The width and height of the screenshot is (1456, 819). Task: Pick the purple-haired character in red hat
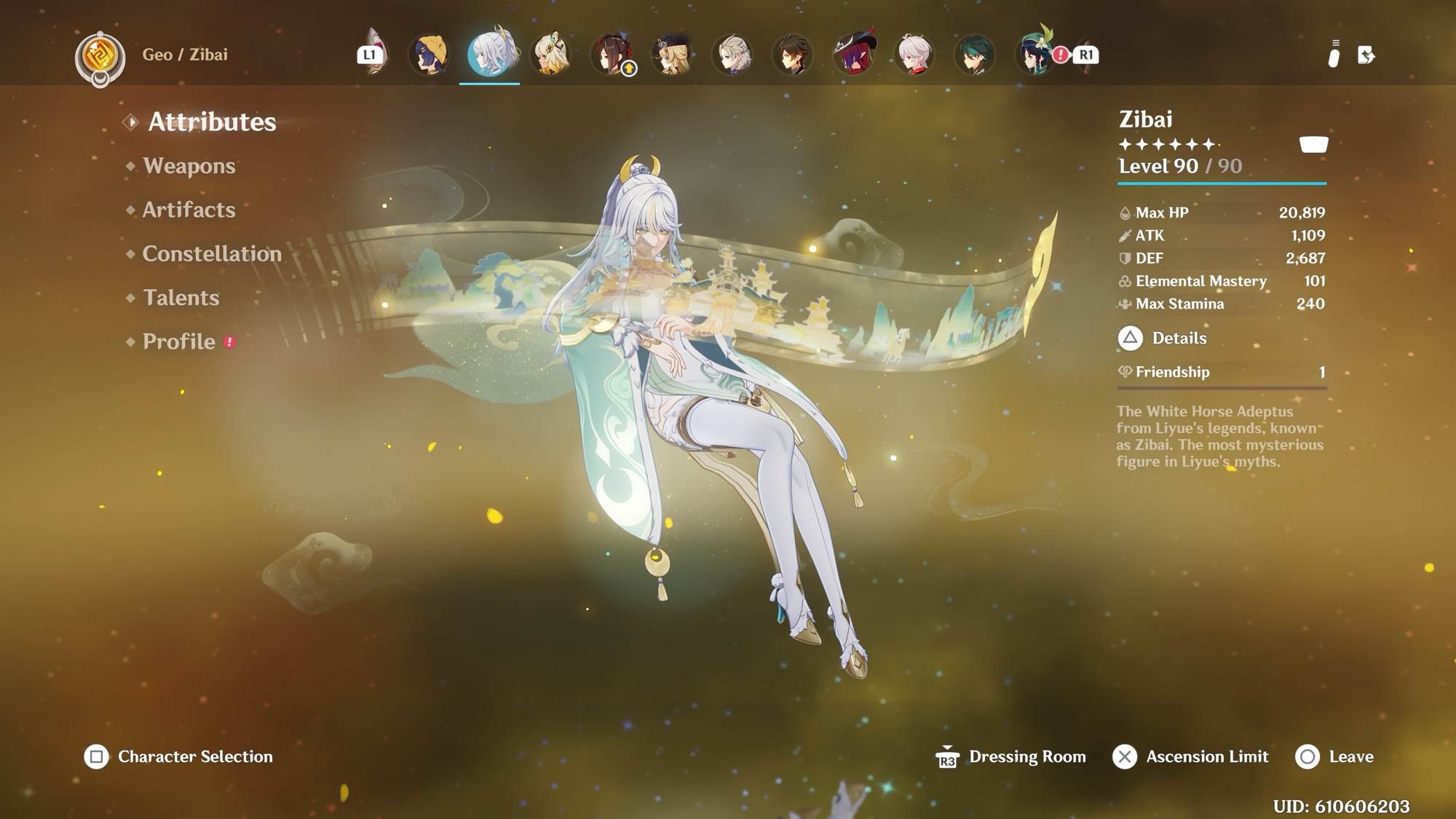point(854,54)
